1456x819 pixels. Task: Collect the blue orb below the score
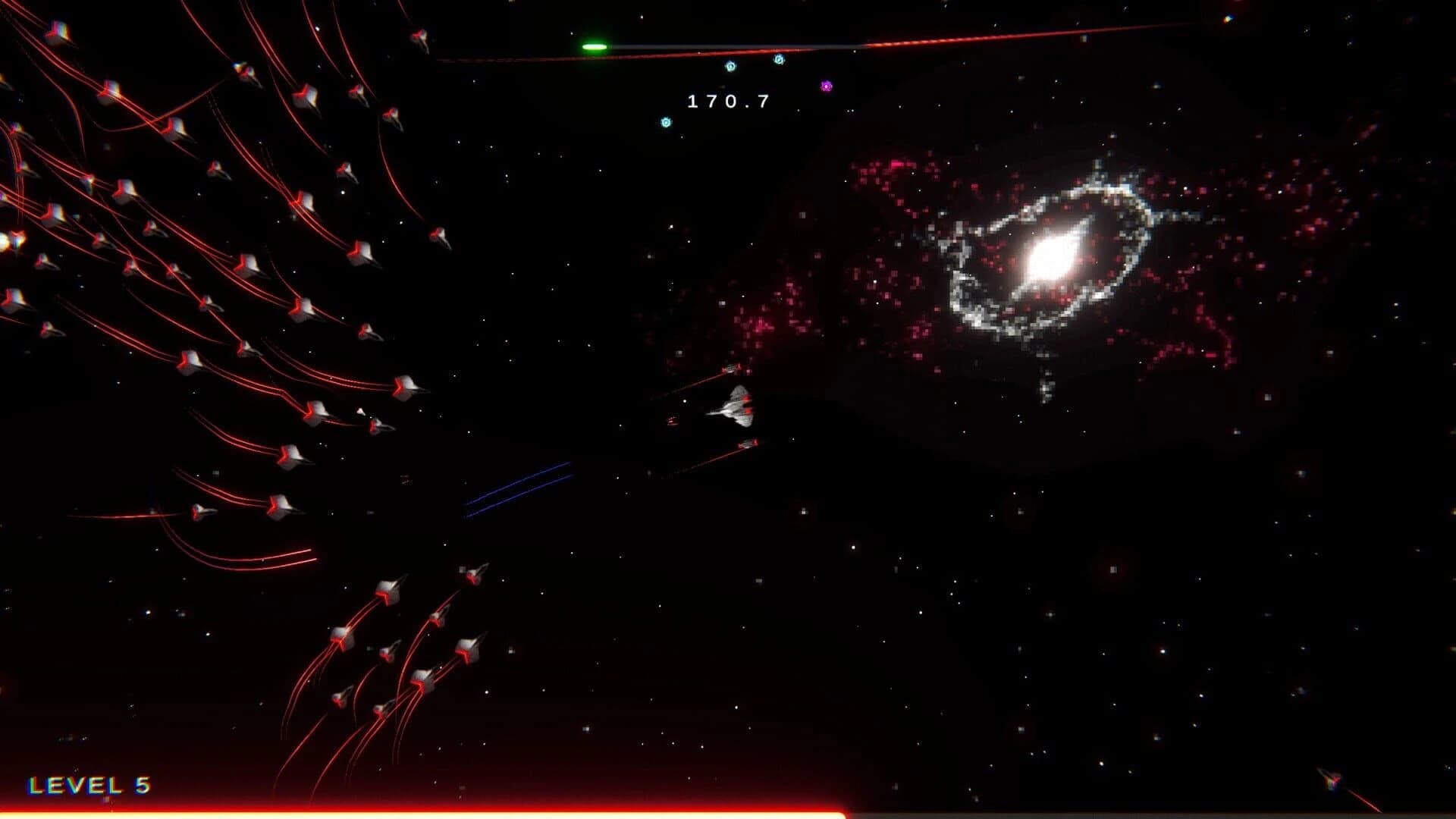[x=665, y=122]
